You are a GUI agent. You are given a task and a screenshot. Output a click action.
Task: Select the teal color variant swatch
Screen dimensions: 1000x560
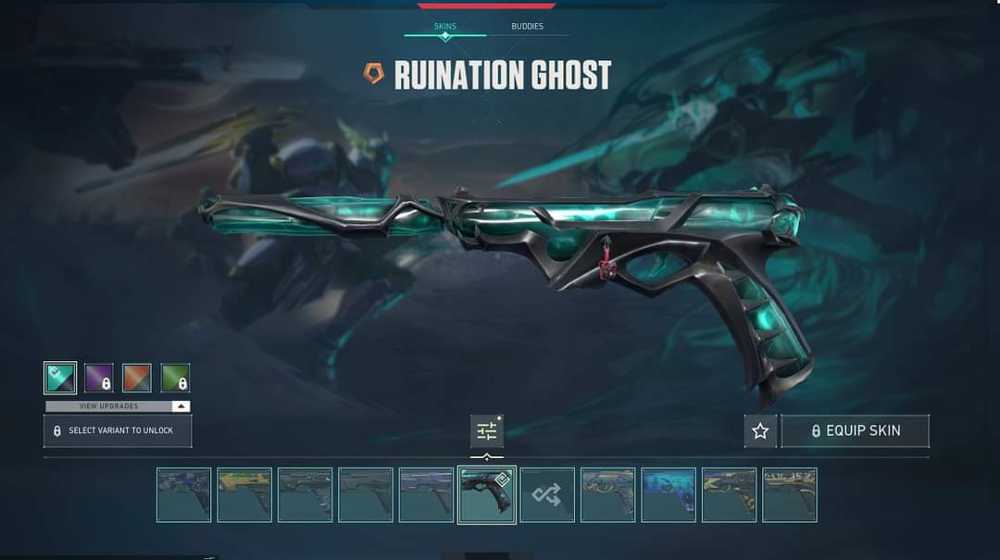(x=60, y=377)
